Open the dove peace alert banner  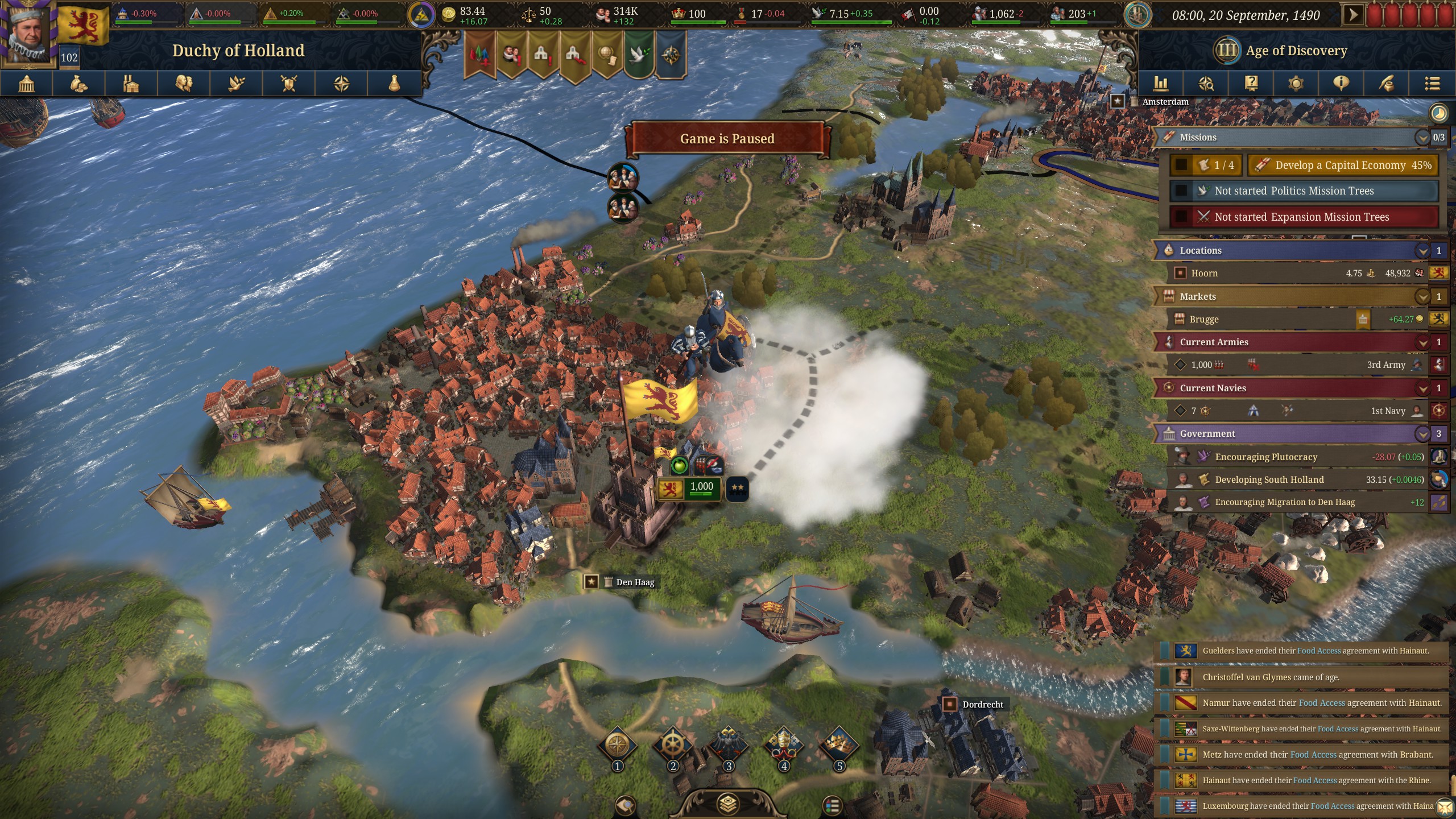pos(640,54)
